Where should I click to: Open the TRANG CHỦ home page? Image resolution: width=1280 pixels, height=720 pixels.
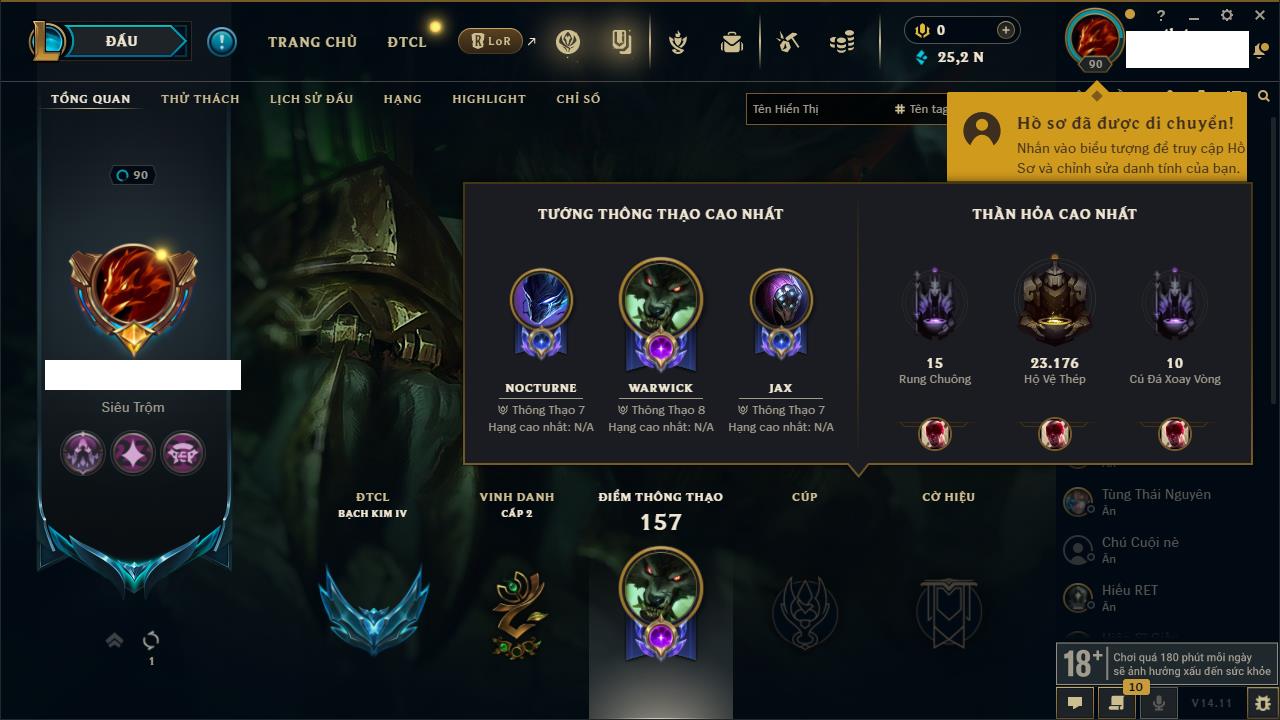point(312,42)
